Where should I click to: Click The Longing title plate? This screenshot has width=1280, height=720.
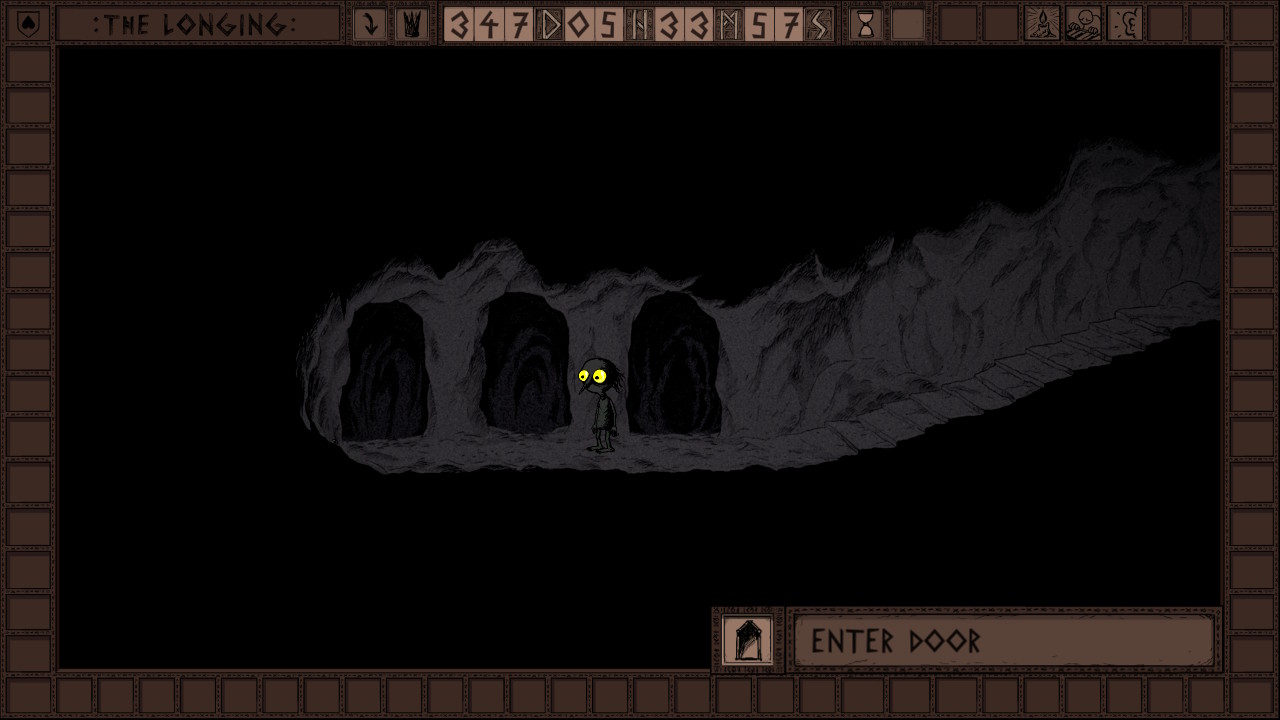197,24
